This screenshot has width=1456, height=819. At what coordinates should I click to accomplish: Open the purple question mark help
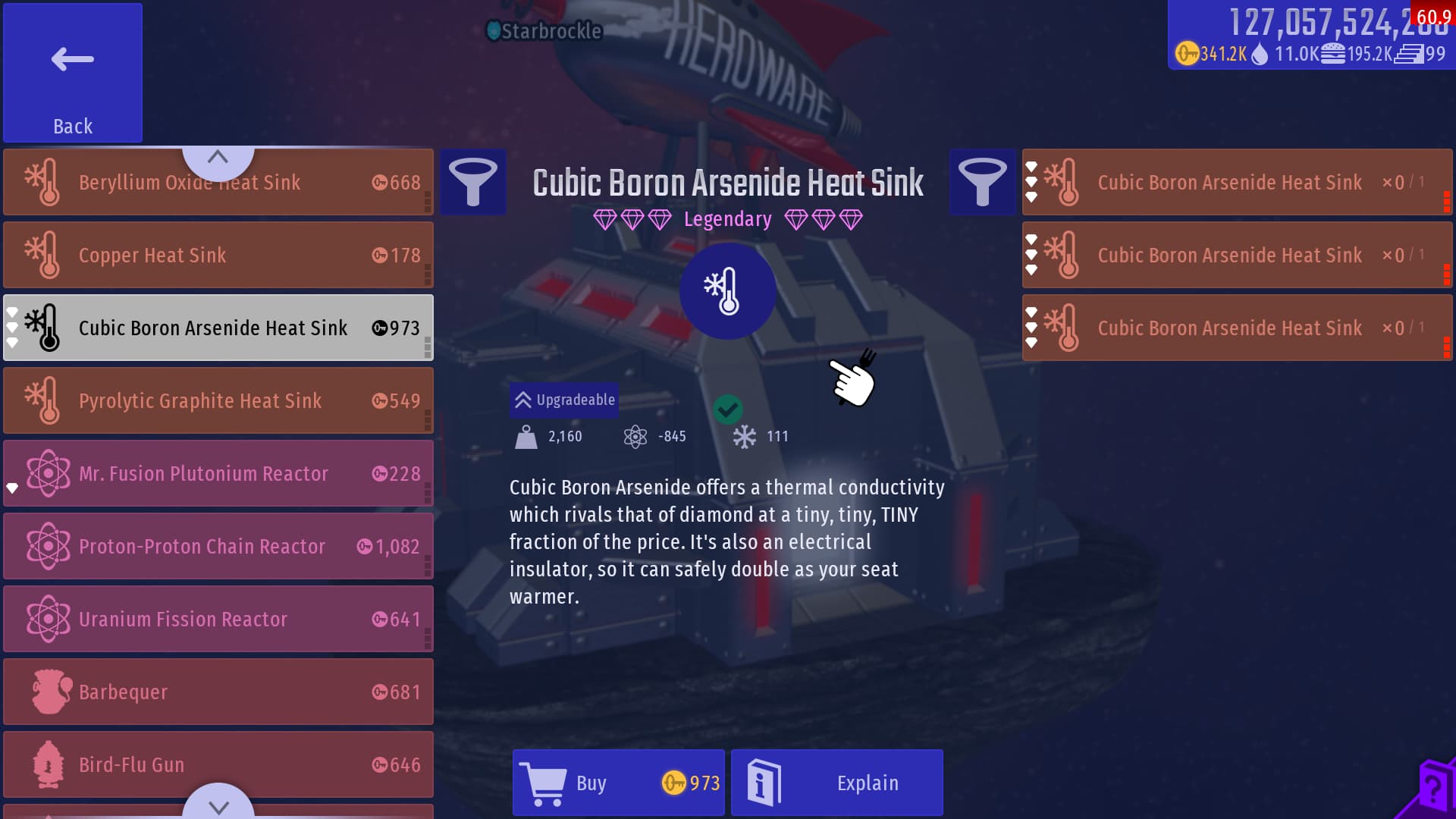[1432, 789]
